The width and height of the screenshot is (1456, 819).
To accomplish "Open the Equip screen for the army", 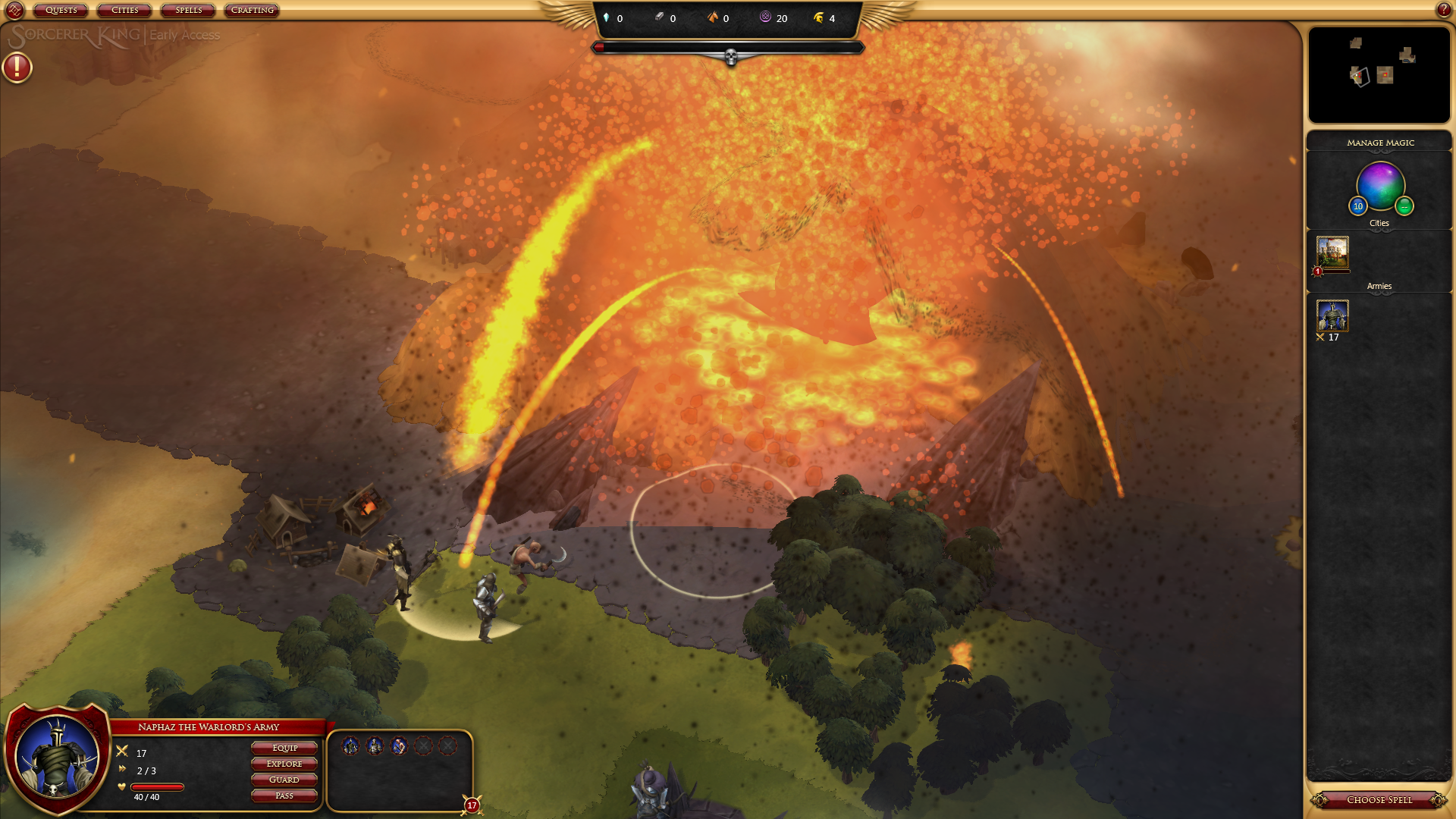I will coord(284,748).
